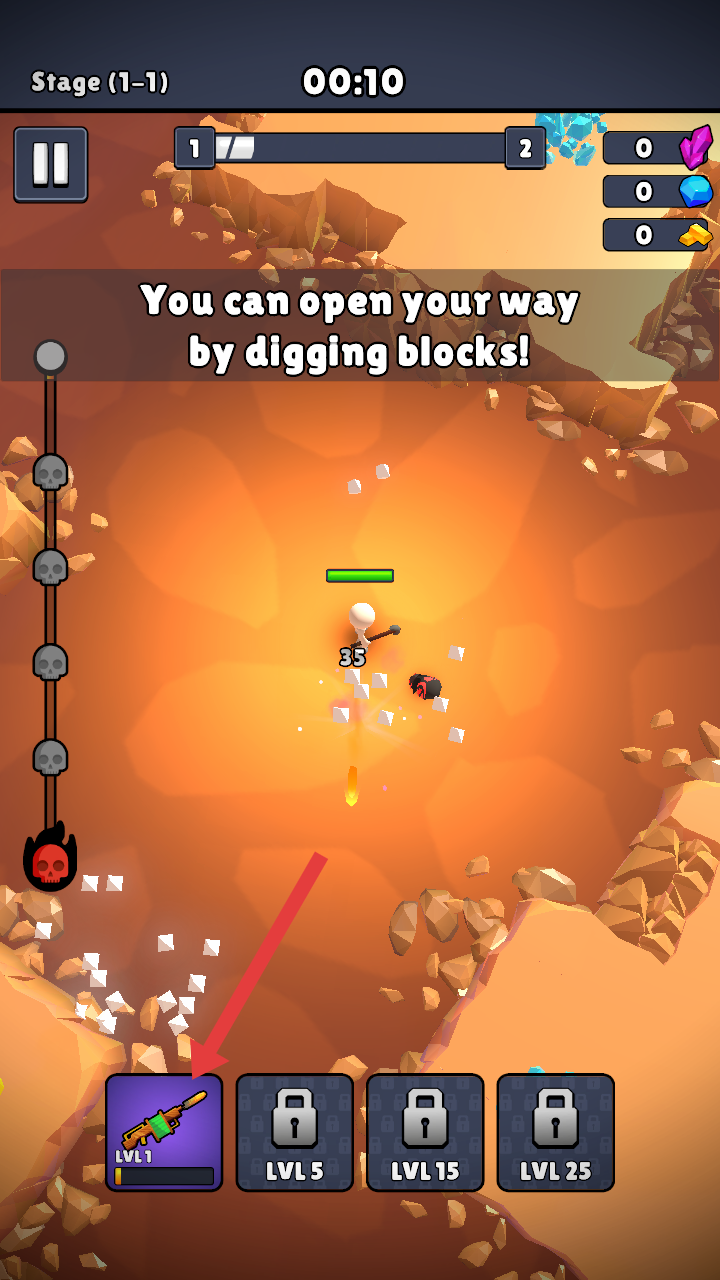
Task: Tap the locked LVL 15 weapon slot
Action: [425, 1132]
